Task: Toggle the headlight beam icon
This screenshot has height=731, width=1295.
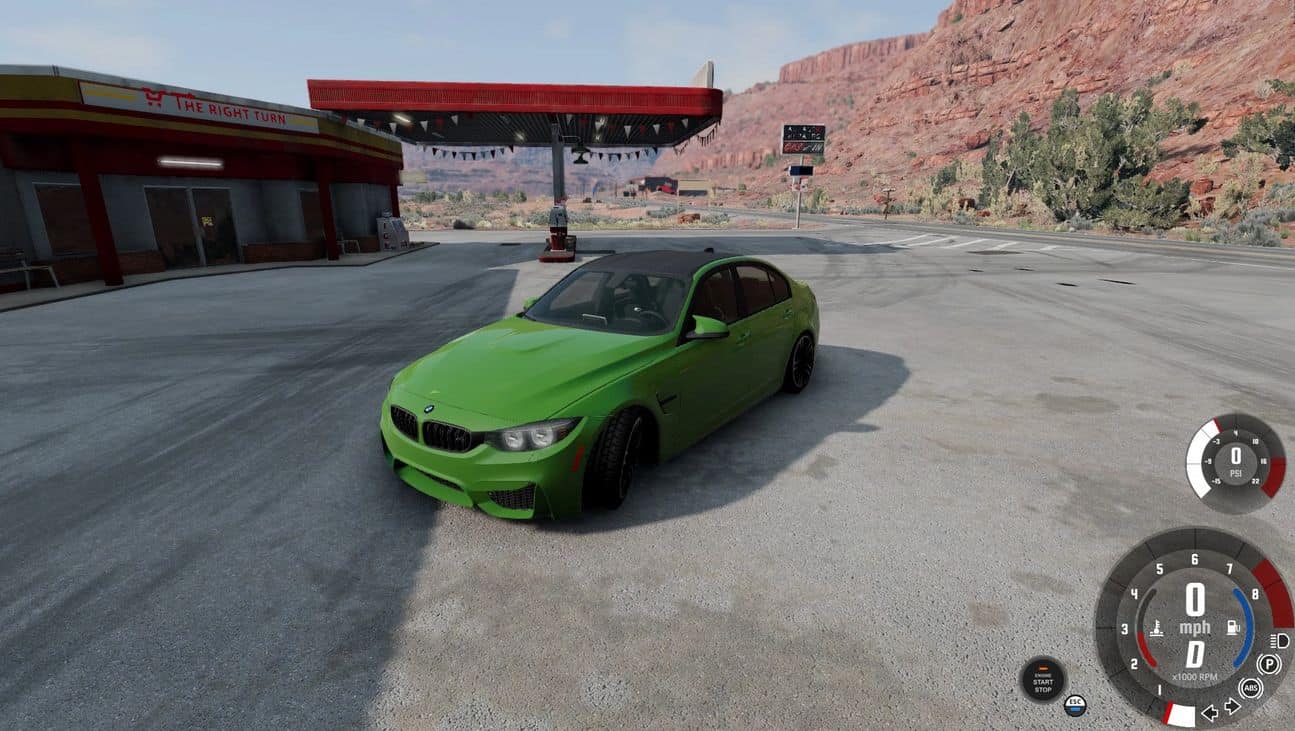Action: tap(1279, 640)
